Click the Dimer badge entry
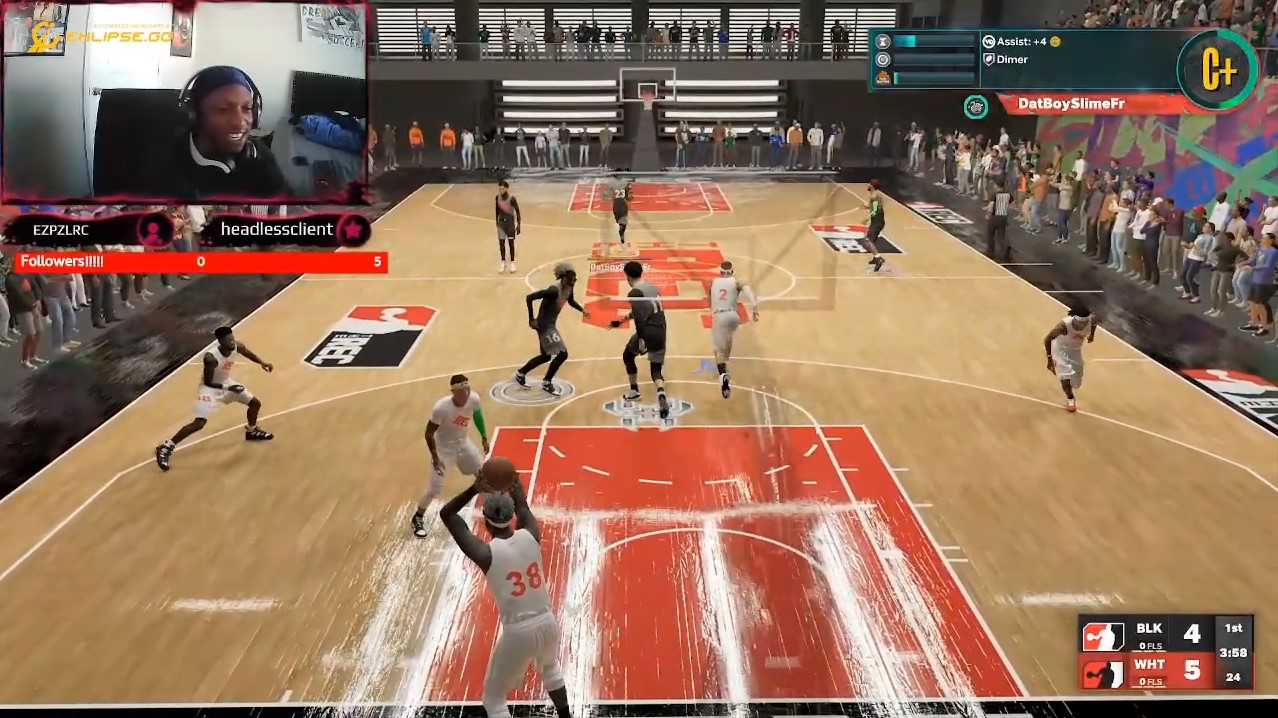This screenshot has height=718, width=1278. click(1012, 60)
